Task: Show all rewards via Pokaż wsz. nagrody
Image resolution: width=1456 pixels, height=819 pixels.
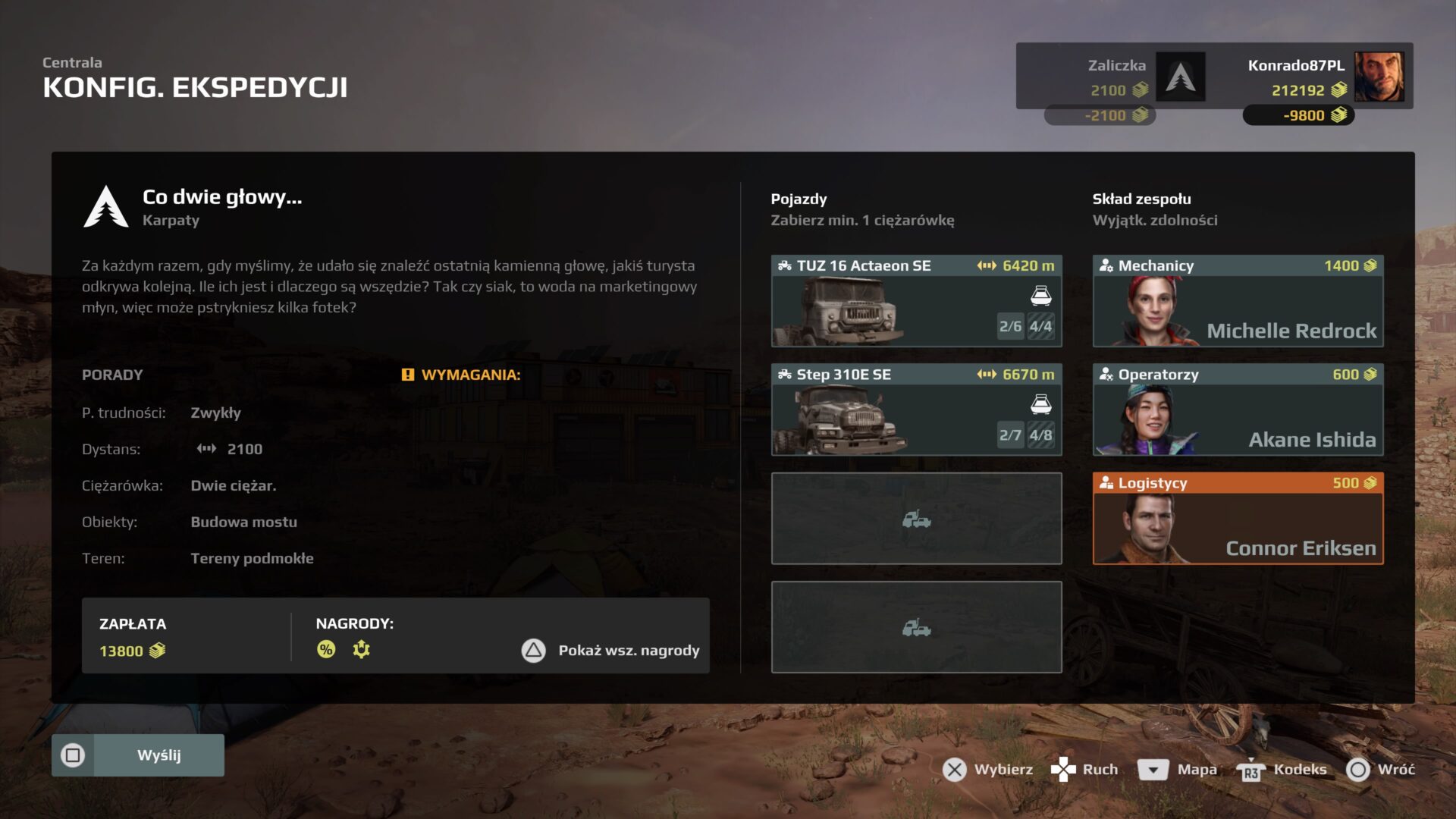Action: [611, 651]
